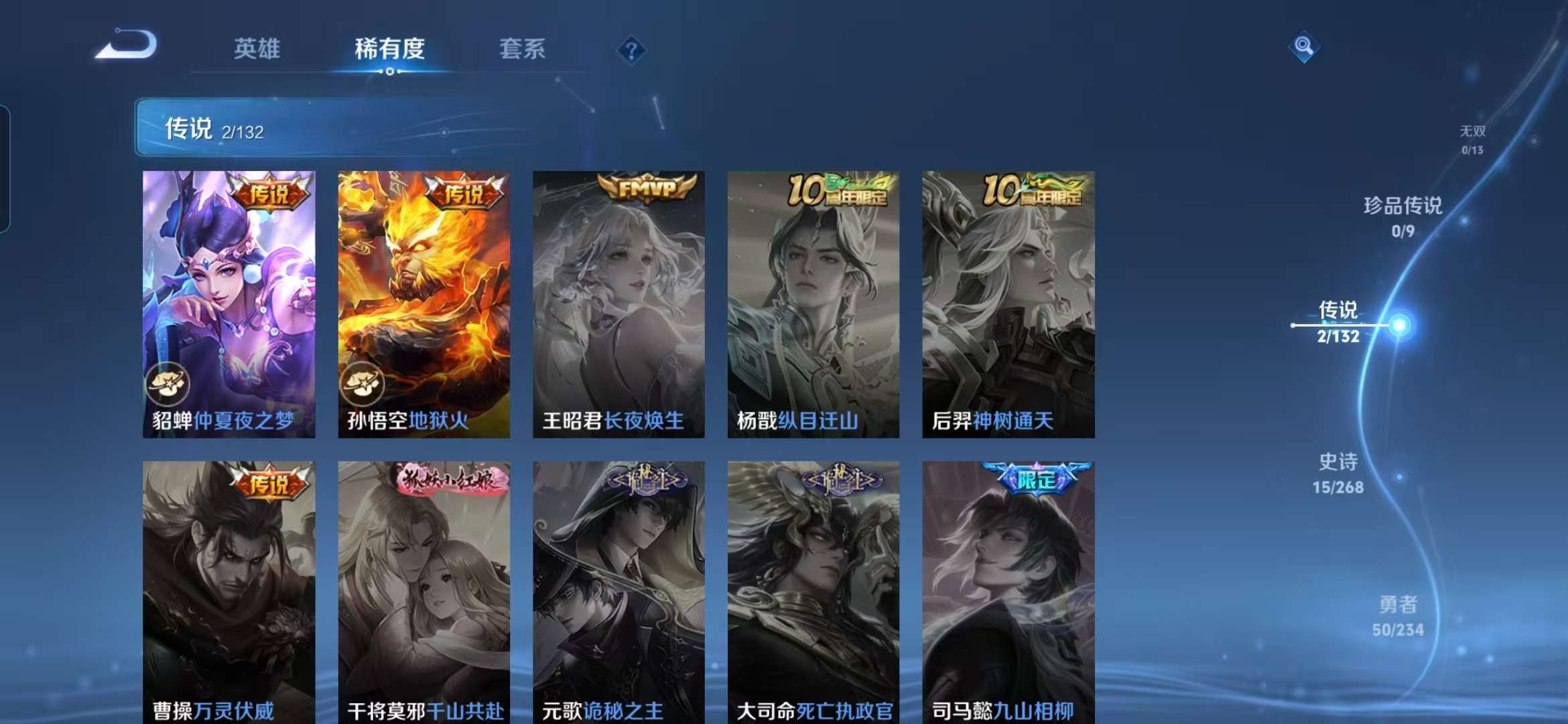
Task: Click the owned badge icon on 孙悟空's skin card
Action: point(364,384)
